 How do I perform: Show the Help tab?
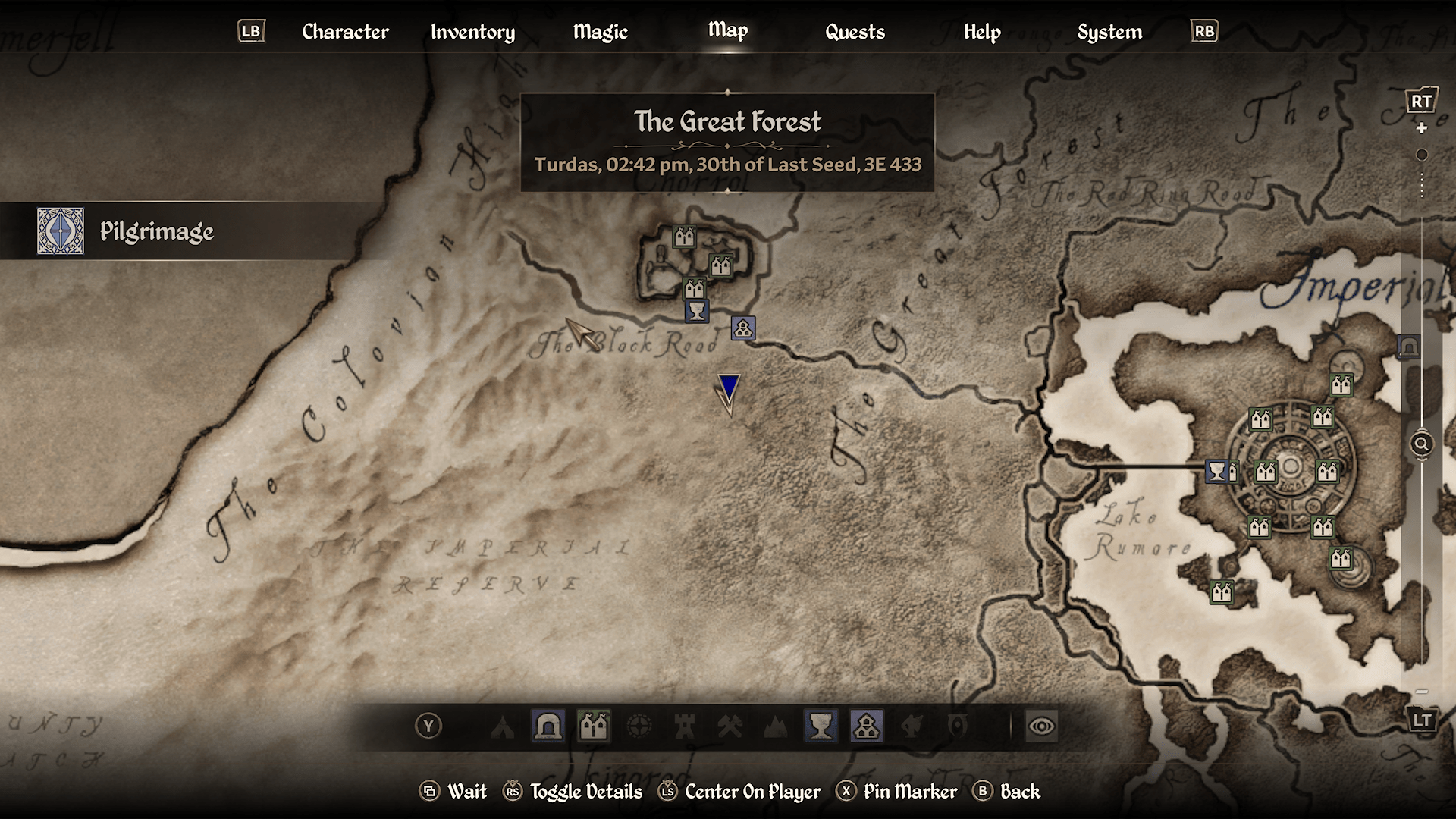(982, 32)
